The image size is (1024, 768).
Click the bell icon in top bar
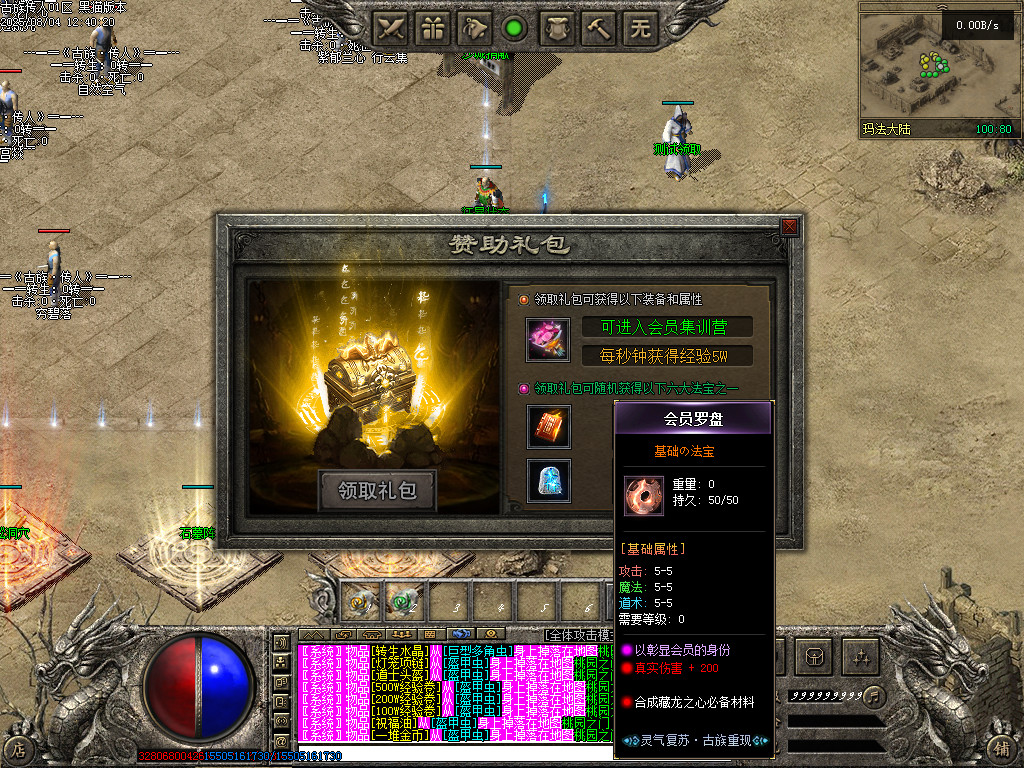pos(474,29)
